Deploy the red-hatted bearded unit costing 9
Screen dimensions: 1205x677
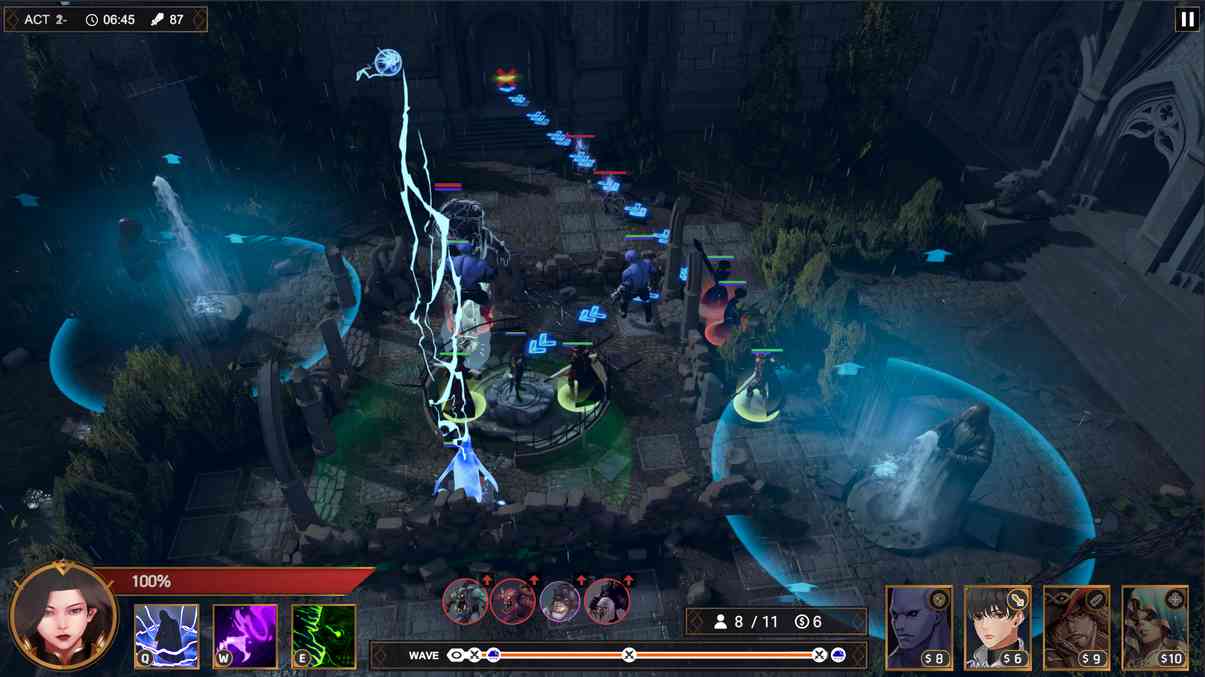(x=1076, y=627)
